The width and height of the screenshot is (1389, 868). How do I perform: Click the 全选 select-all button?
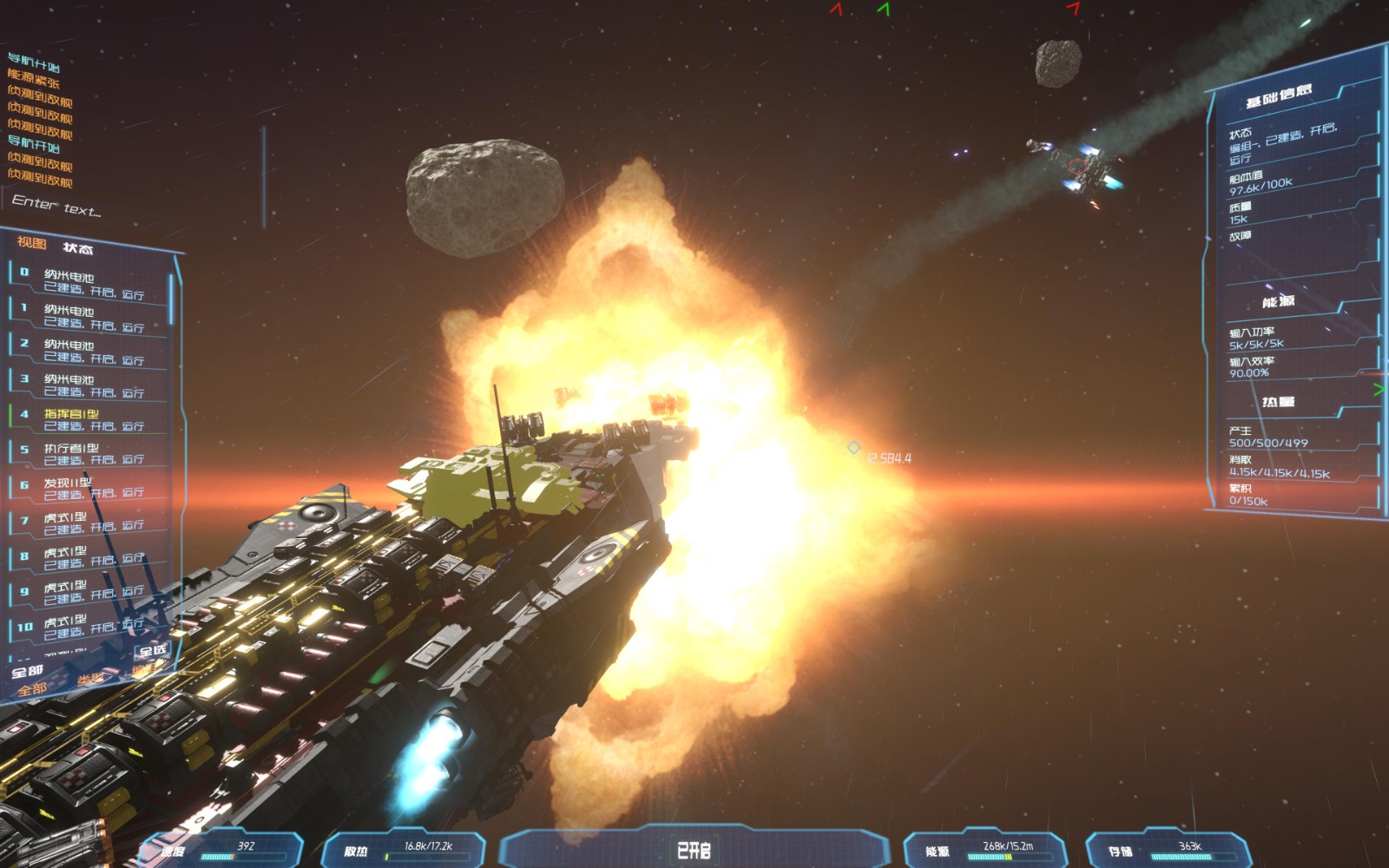[x=153, y=650]
